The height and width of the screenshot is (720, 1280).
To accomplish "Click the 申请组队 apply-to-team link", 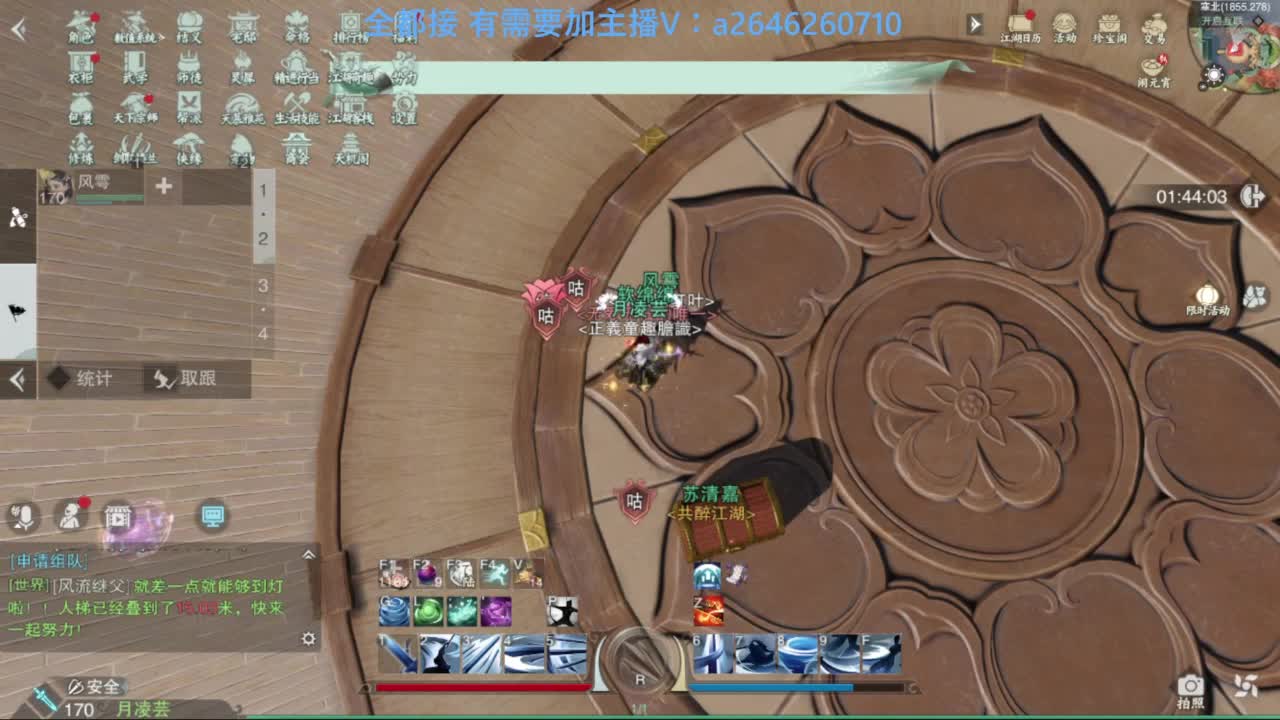I will coord(47,560).
